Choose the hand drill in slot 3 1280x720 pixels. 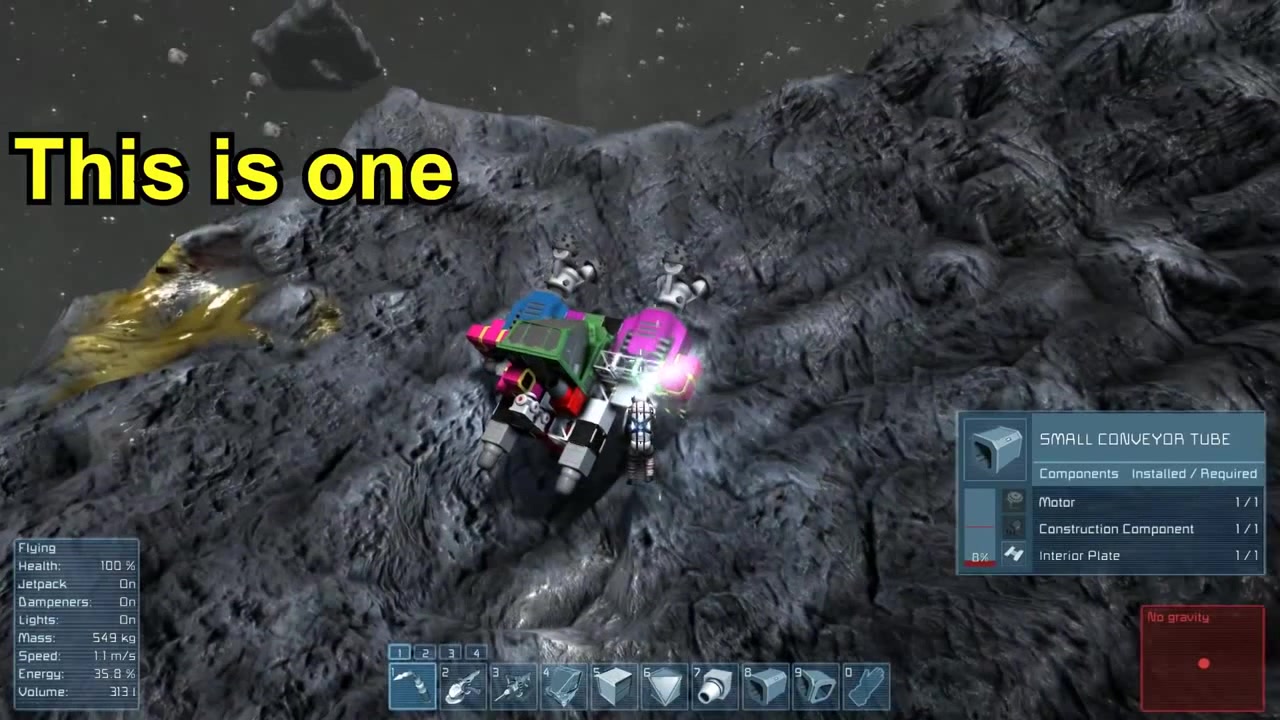pos(514,686)
